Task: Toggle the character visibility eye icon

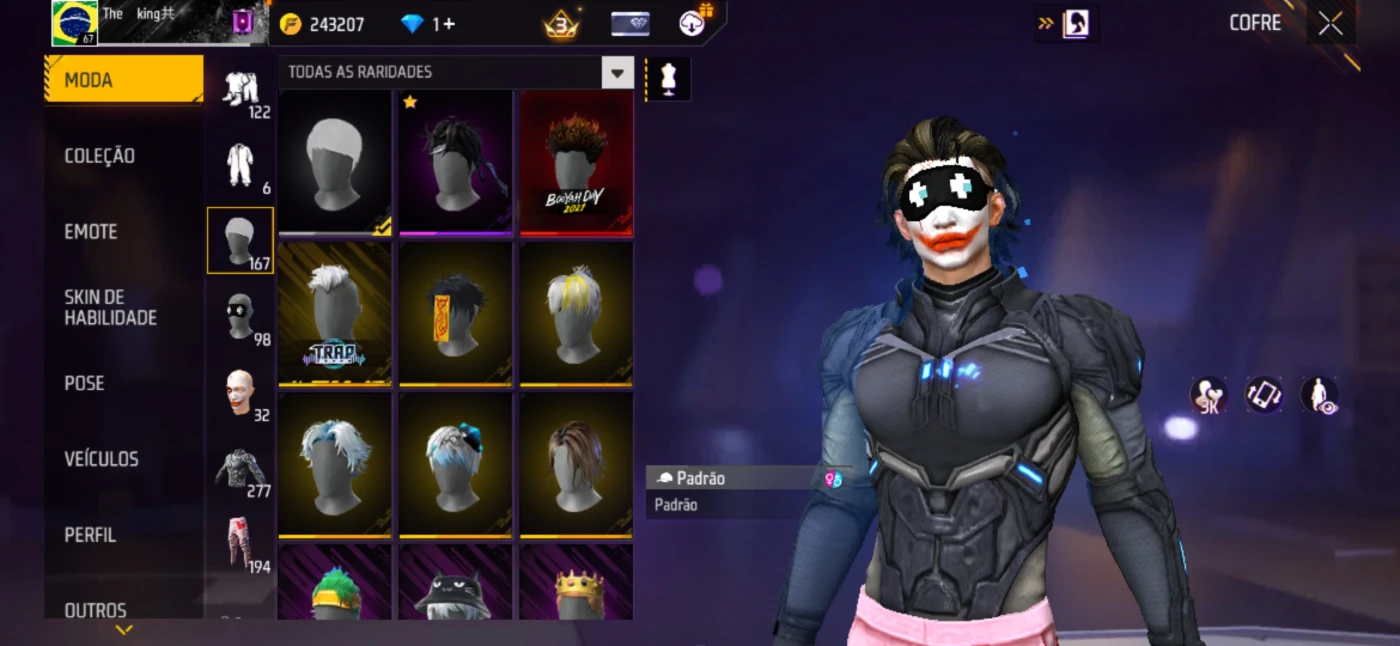Action: pyautogui.click(x=1319, y=395)
